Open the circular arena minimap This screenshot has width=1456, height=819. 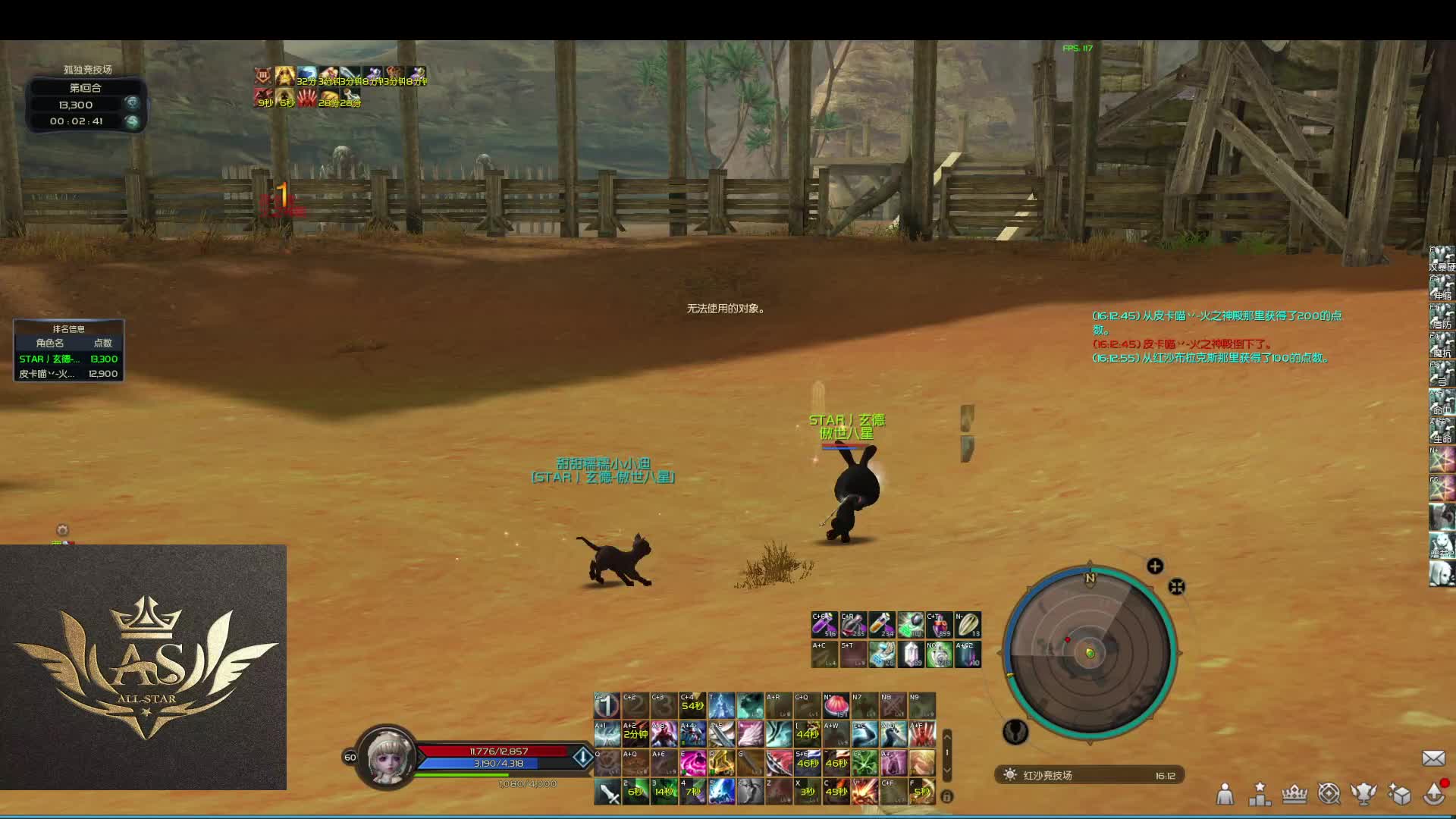[1090, 653]
